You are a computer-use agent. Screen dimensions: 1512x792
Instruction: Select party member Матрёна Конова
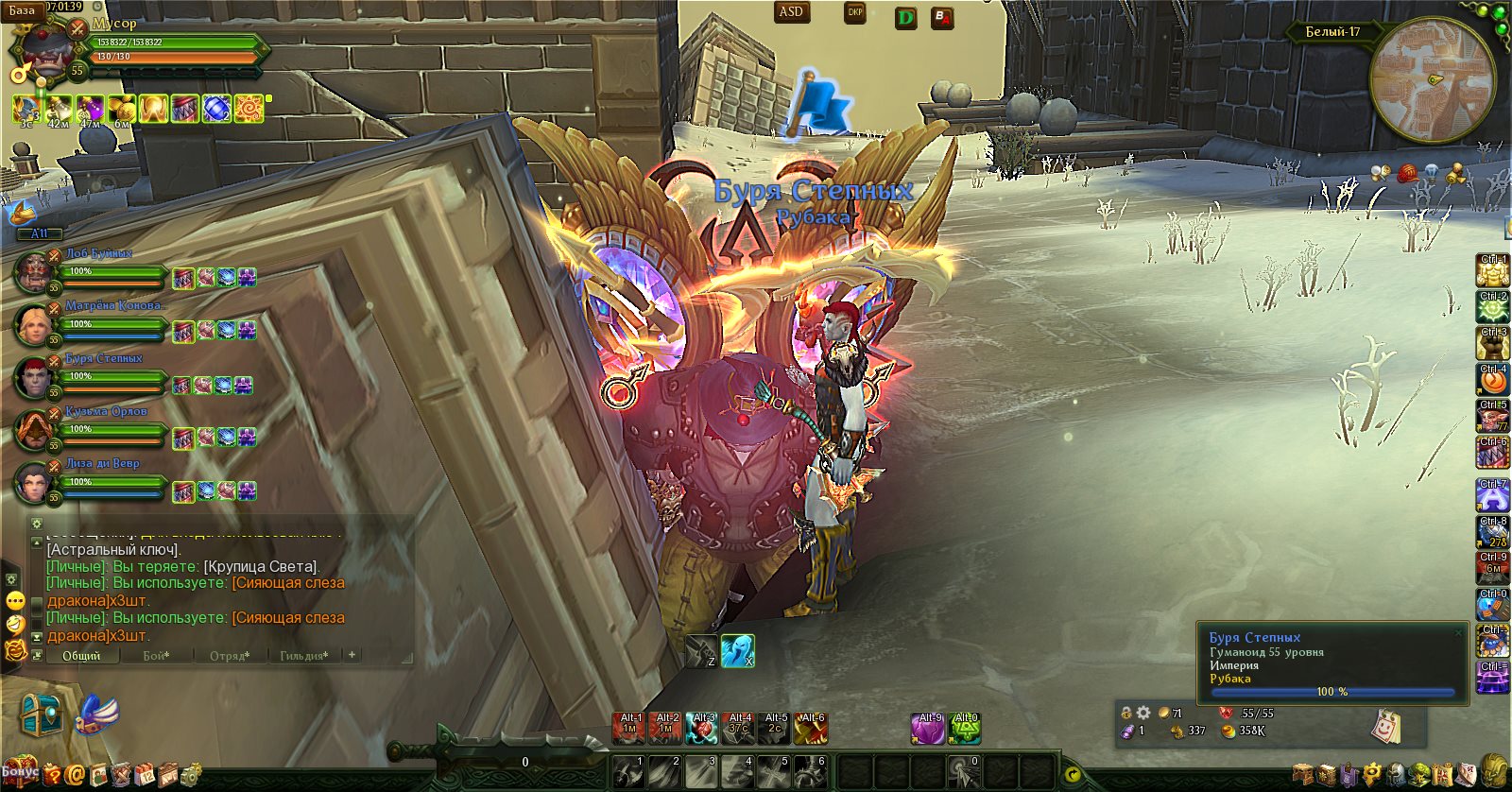(113, 305)
